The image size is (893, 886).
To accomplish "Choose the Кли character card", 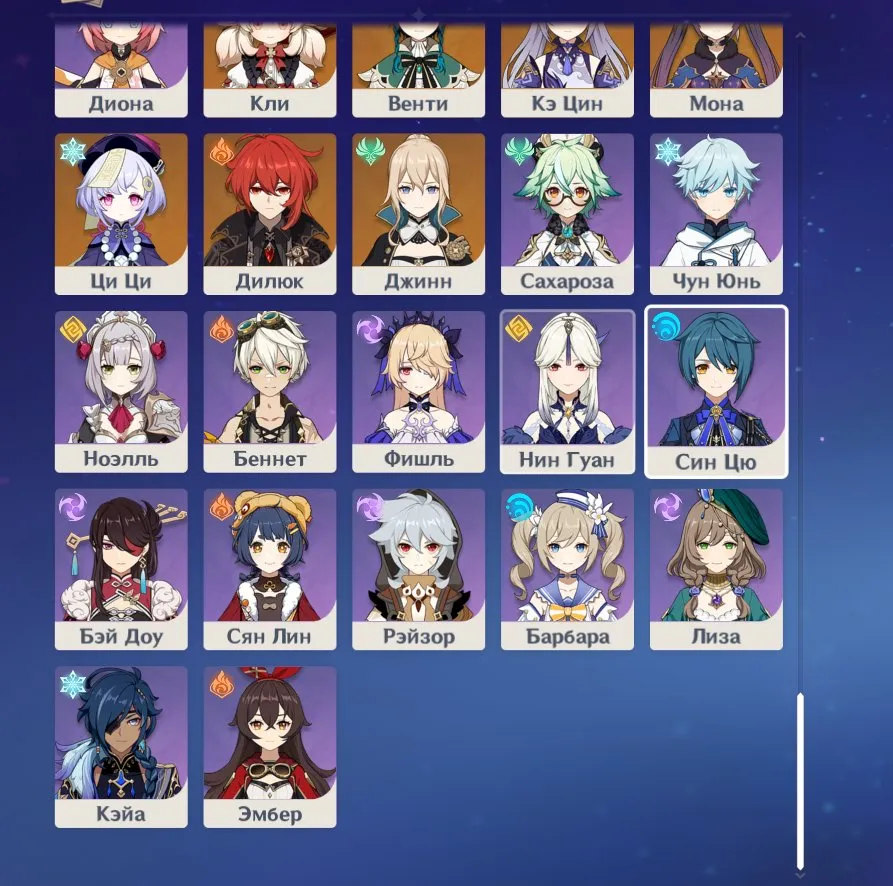I will point(270,72).
